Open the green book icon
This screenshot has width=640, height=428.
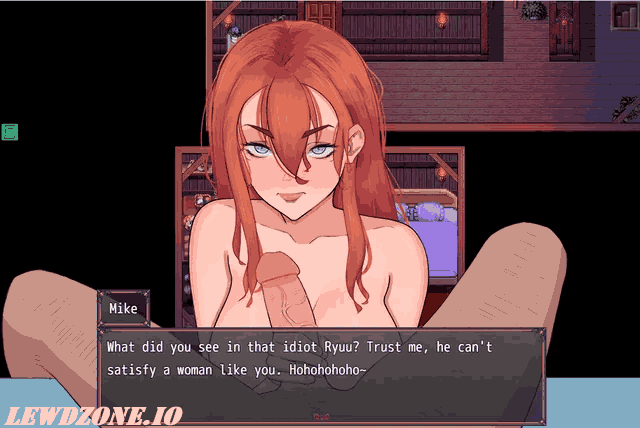(x=10, y=131)
